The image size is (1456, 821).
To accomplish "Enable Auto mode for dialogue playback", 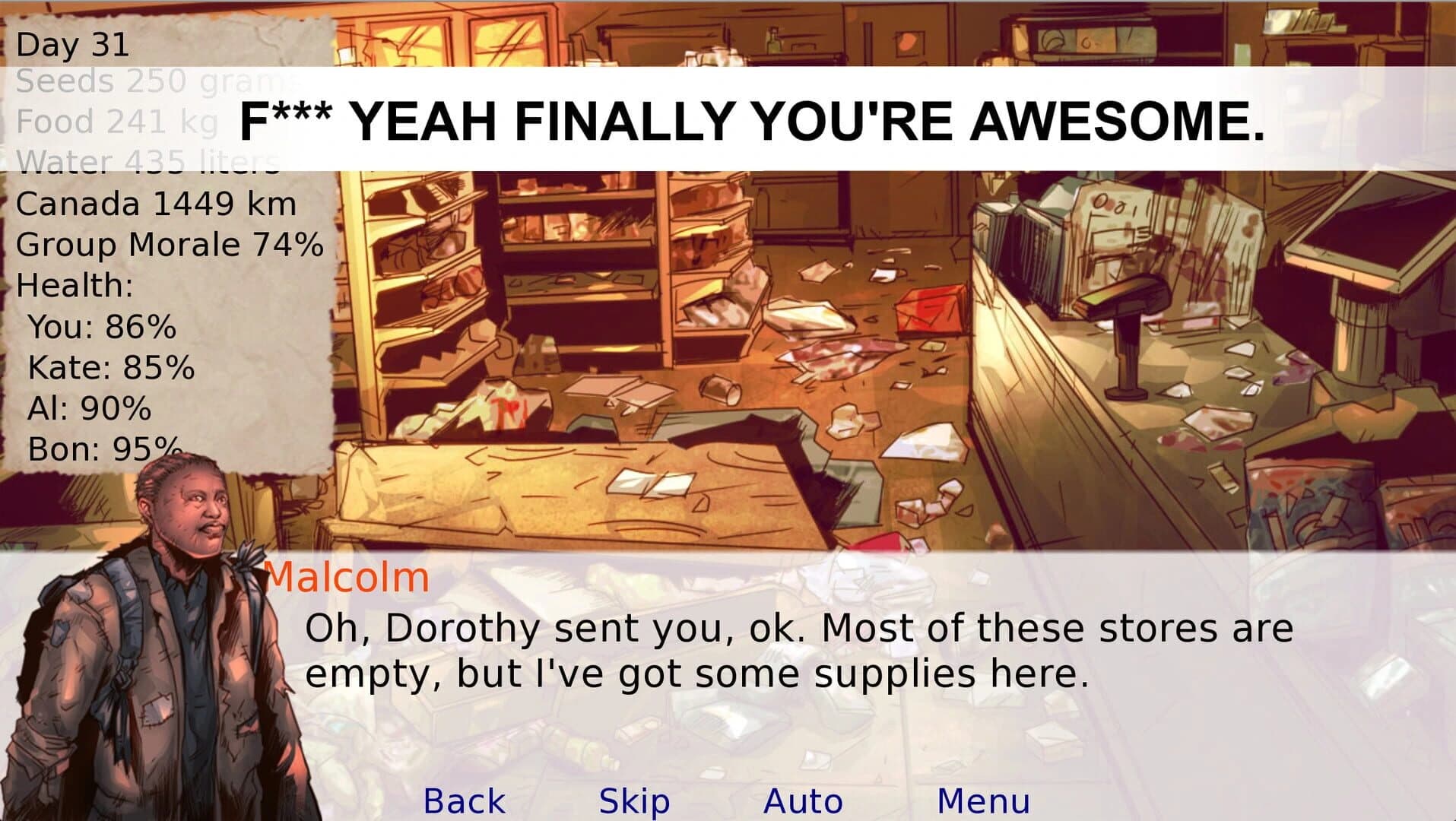I will pos(802,799).
